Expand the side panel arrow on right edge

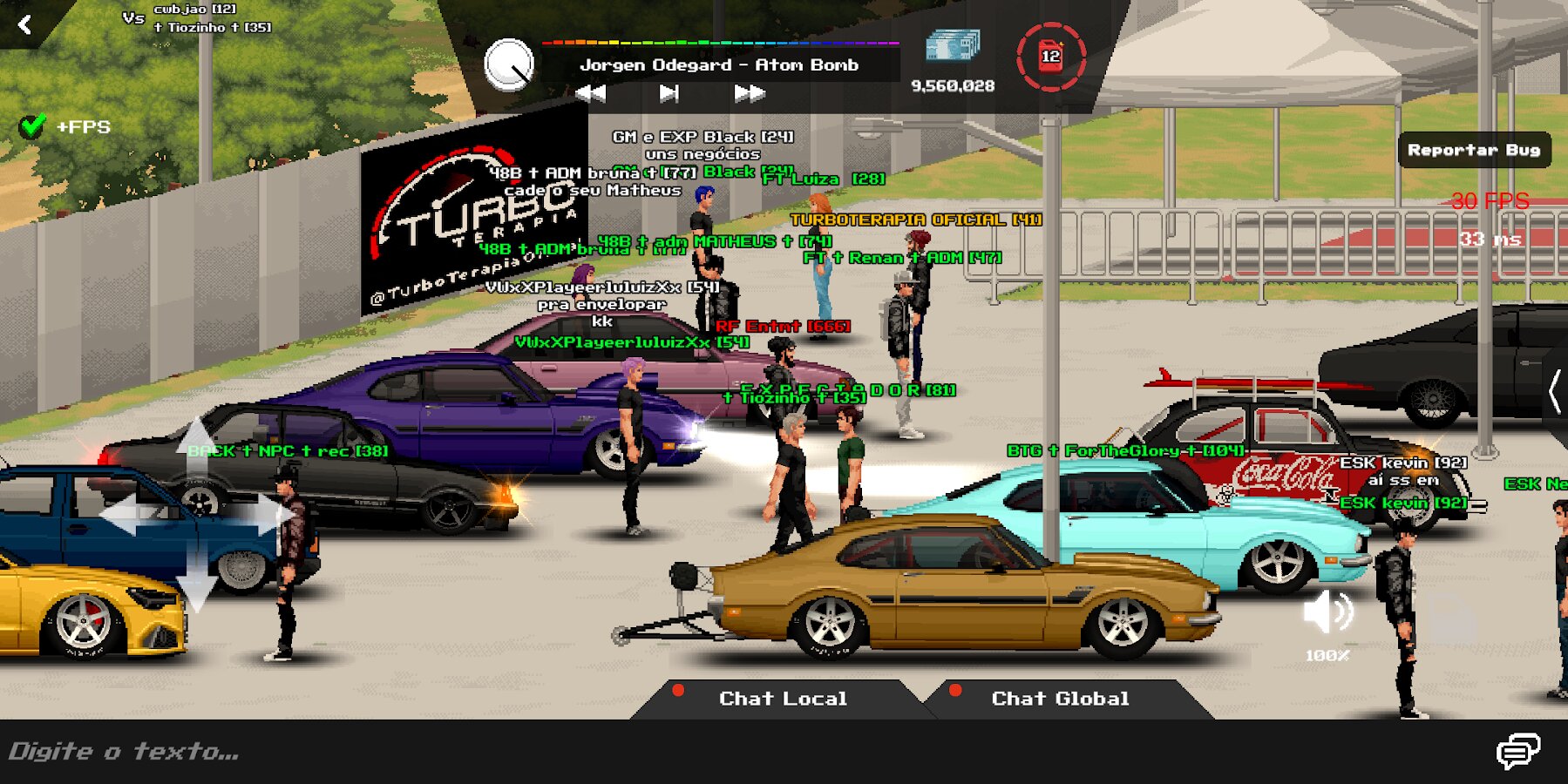tap(1554, 391)
